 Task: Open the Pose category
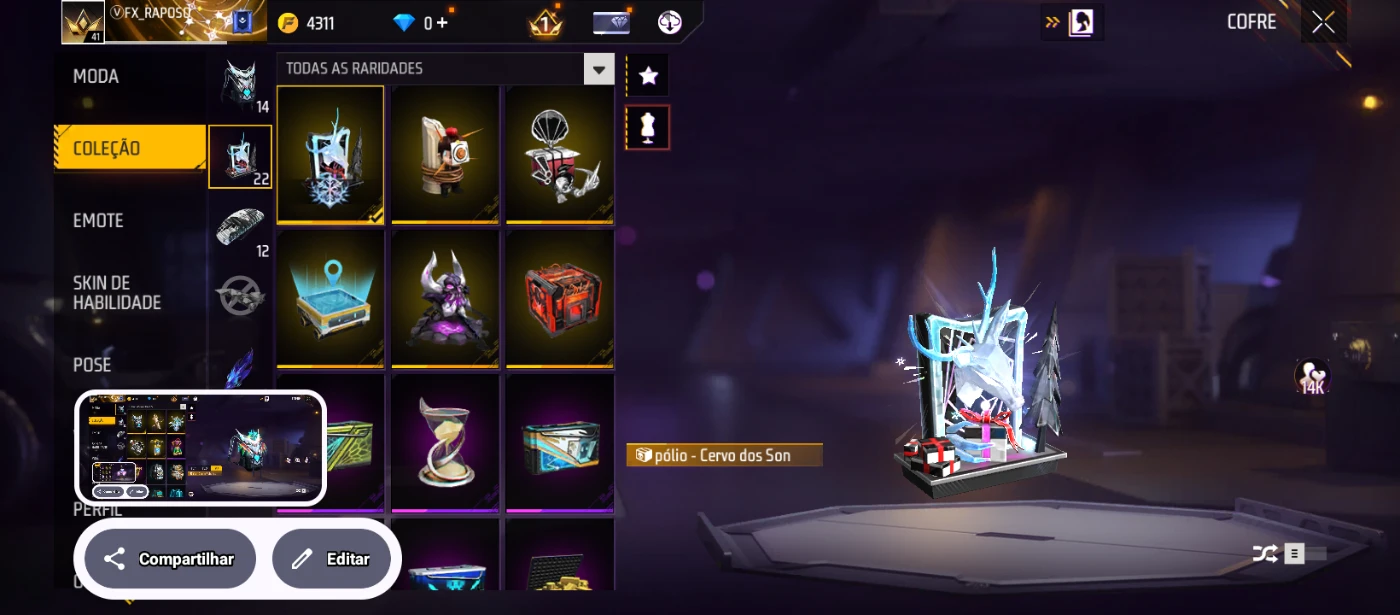point(93,365)
